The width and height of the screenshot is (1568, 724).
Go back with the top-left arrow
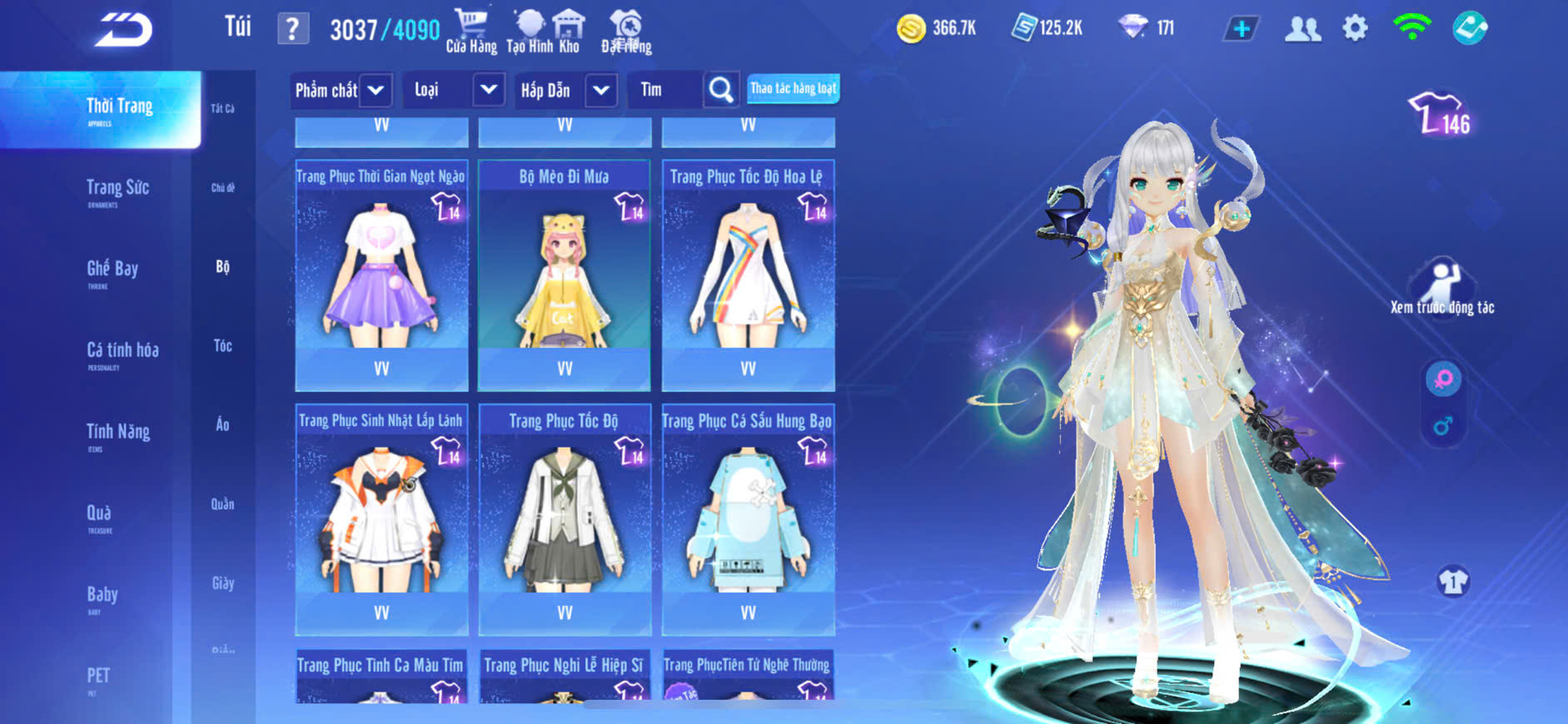(x=123, y=30)
